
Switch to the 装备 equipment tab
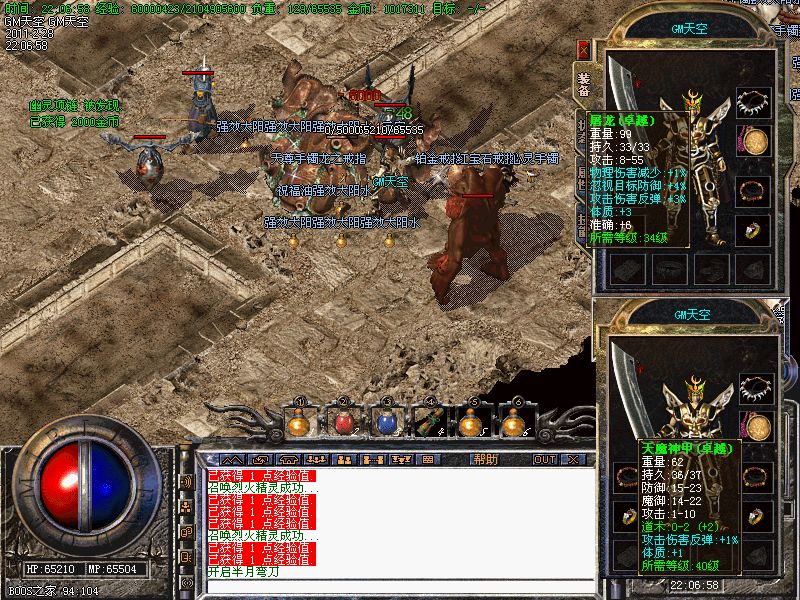[x=584, y=81]
